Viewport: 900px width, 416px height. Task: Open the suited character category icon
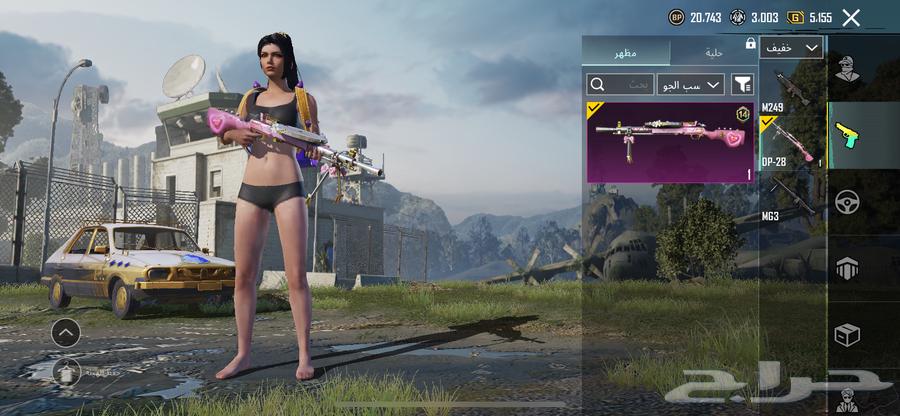pos(847,398)
